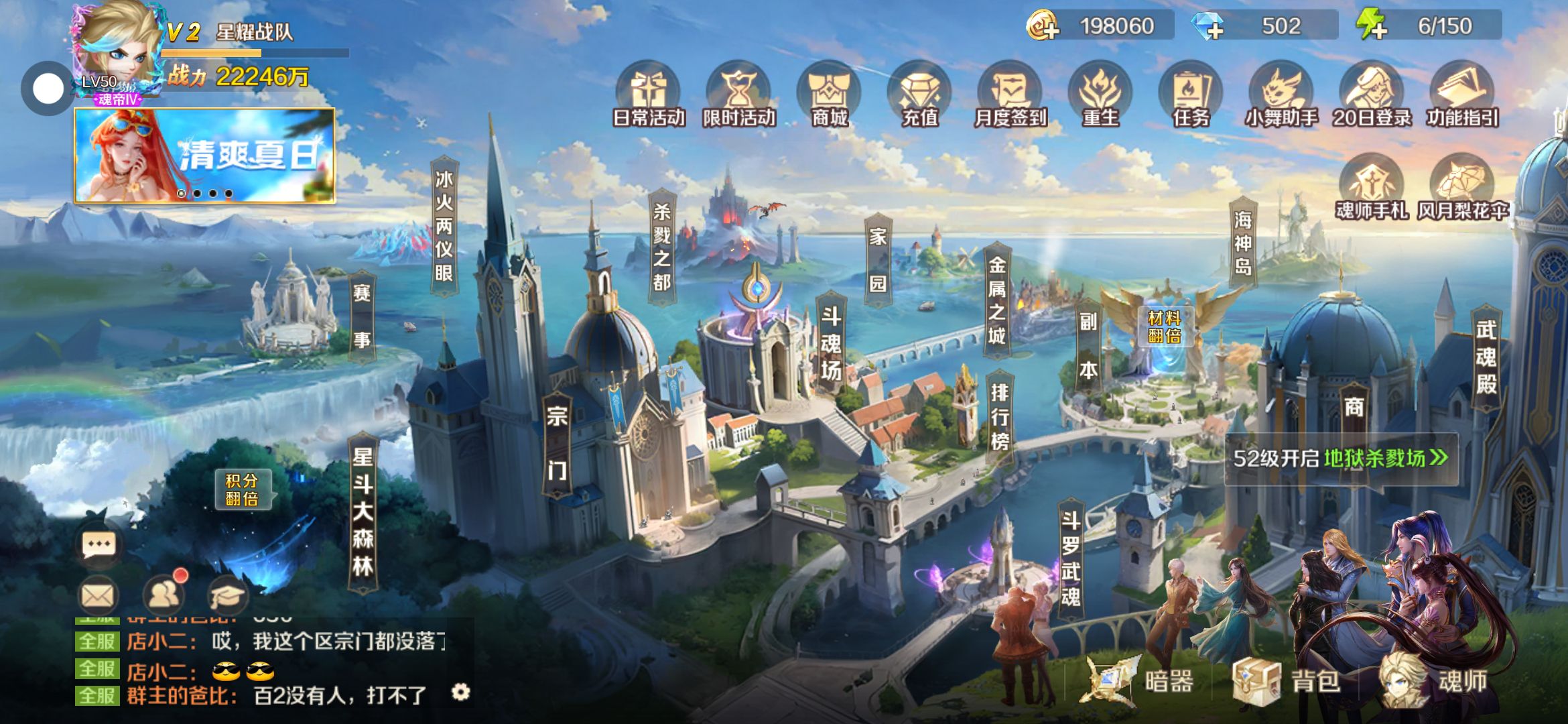Follow the 地狱杀戮场 unlock link
This screenshot has width=1568, height=724.
(x=1384, y=459)
